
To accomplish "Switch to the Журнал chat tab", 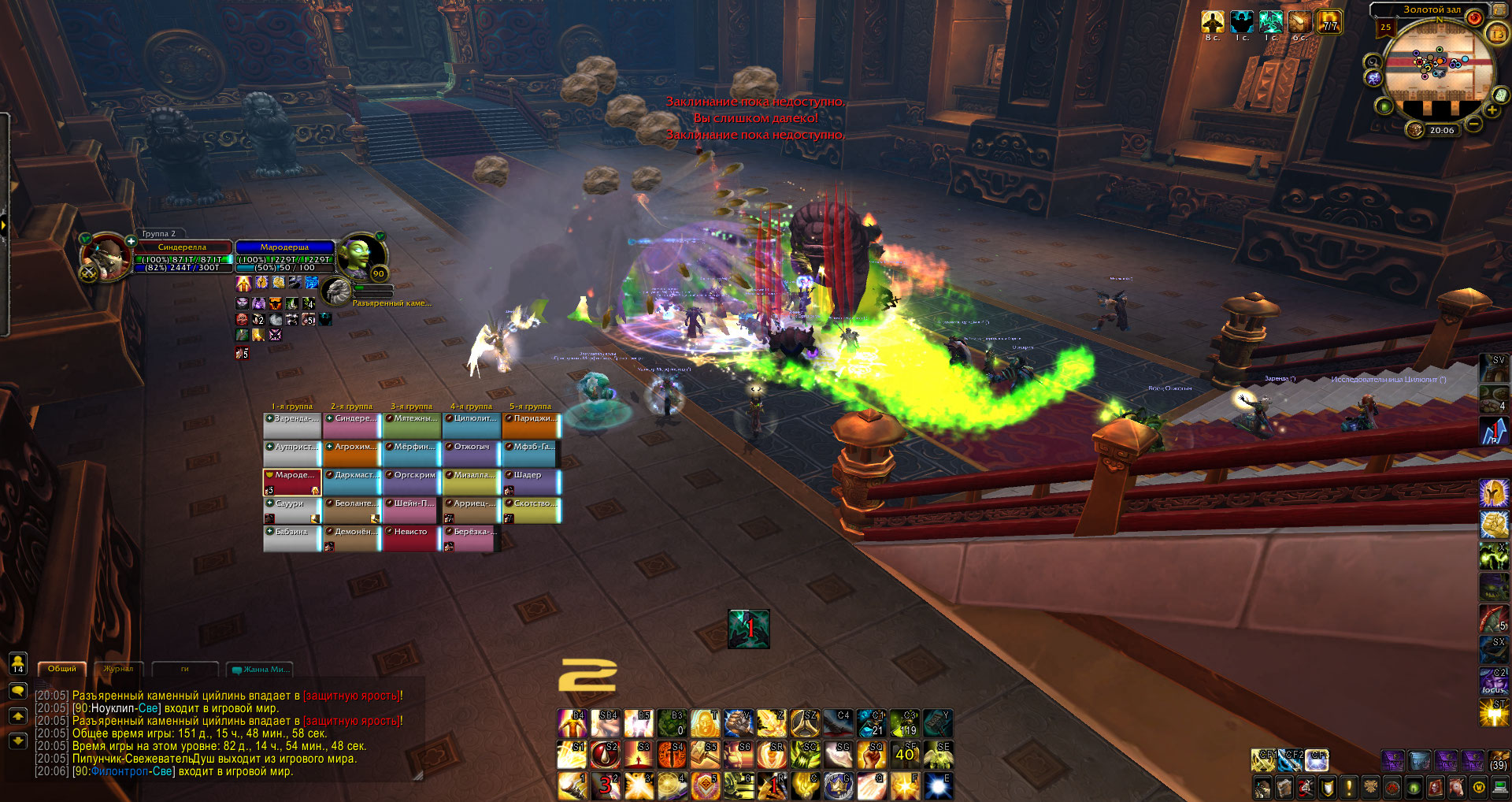I will point(118,669).
